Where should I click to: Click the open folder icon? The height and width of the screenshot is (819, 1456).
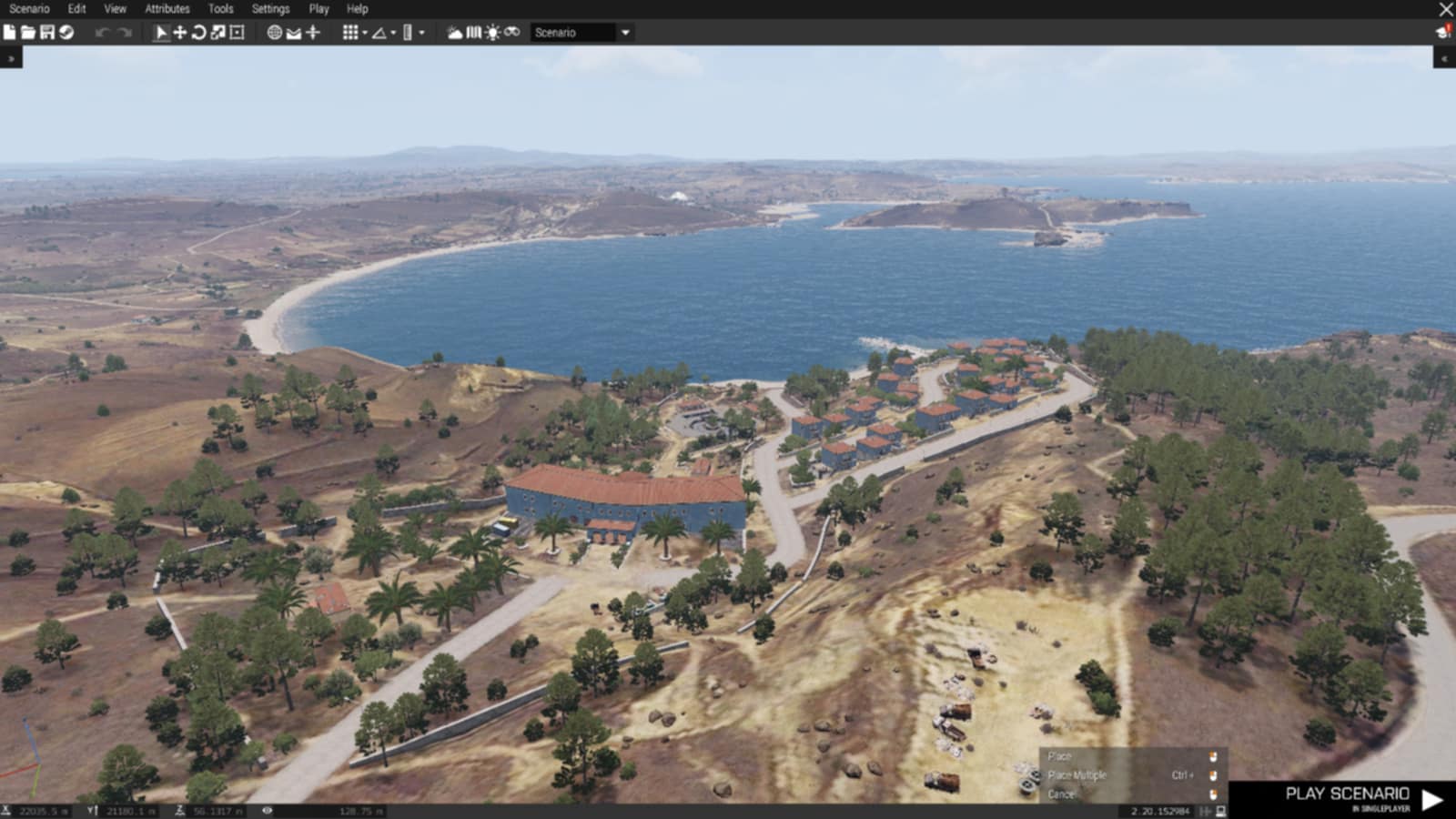[28, 33]
